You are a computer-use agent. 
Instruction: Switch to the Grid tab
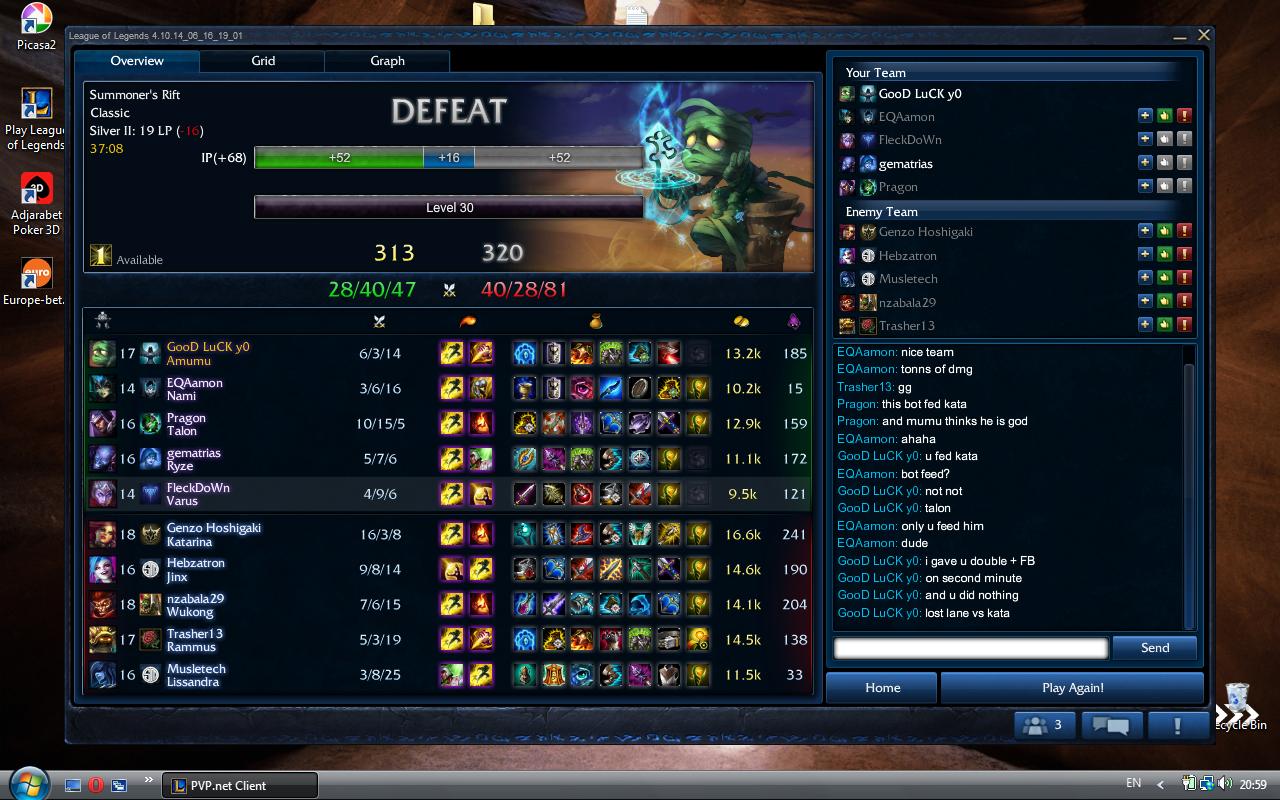(x=263, y=61)
